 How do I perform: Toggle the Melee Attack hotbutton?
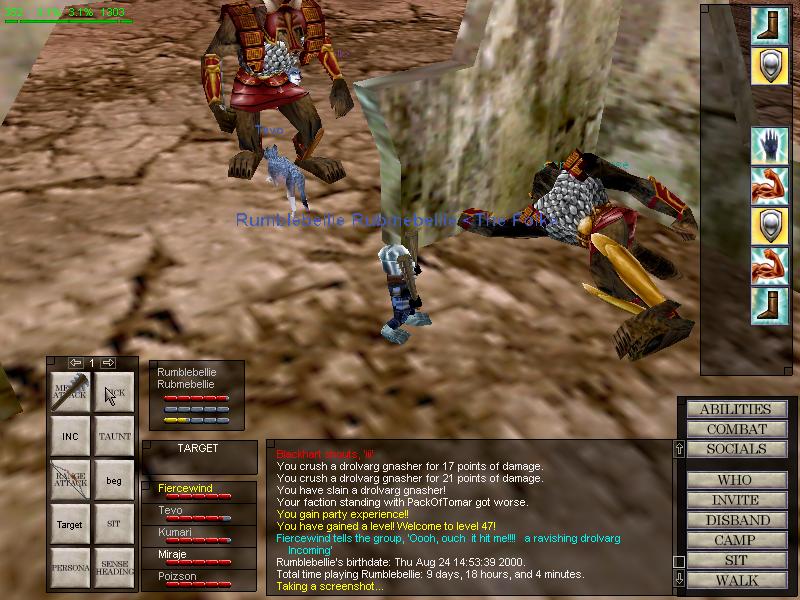(71, 393)
